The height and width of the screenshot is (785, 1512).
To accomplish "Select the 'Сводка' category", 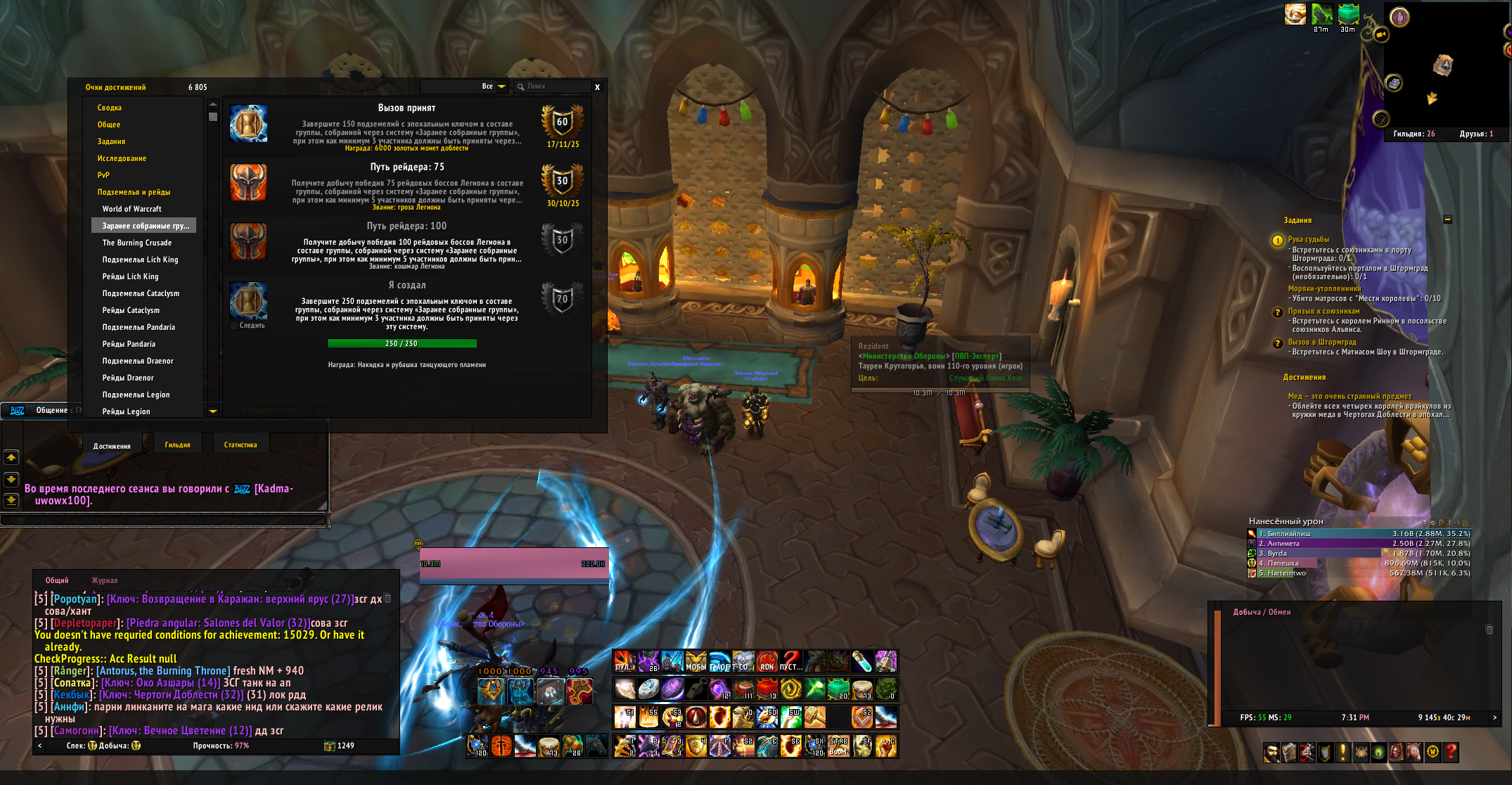I will 110,108.
